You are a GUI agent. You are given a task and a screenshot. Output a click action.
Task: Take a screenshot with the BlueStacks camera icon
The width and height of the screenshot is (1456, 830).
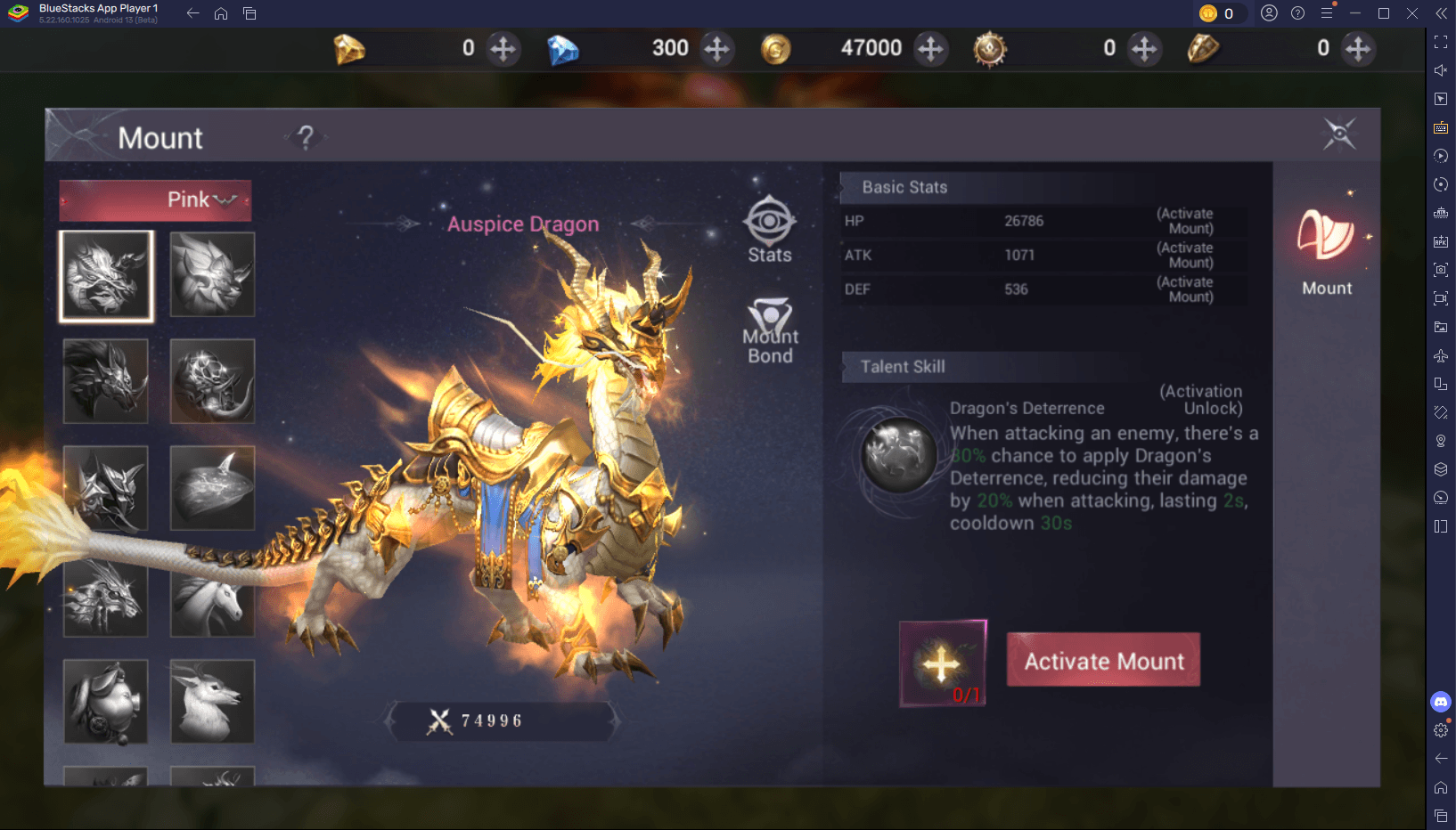click(x=1440, y=270)
